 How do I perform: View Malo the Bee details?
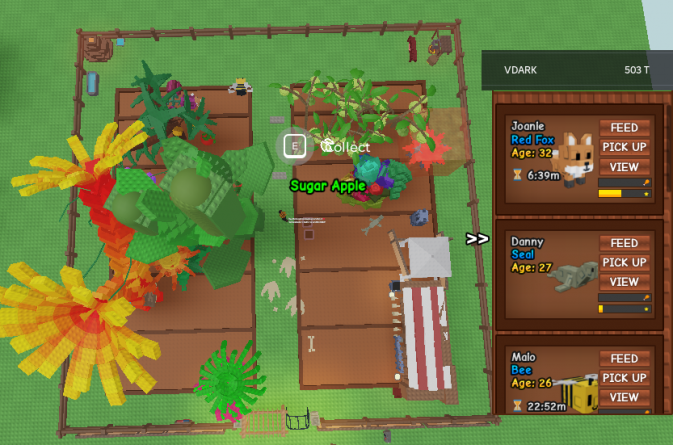point(624,397)
